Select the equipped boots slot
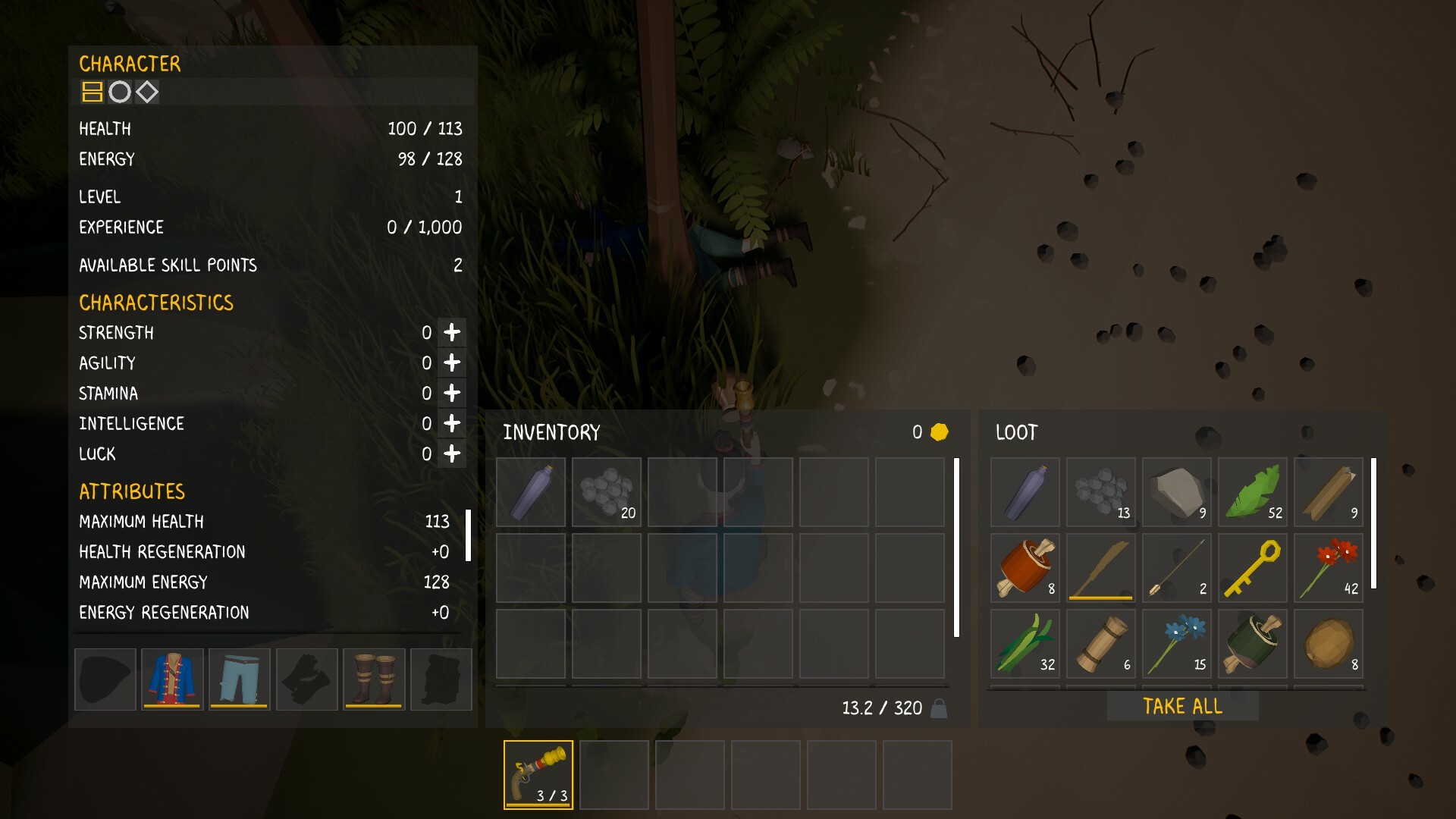 (373, 679)
